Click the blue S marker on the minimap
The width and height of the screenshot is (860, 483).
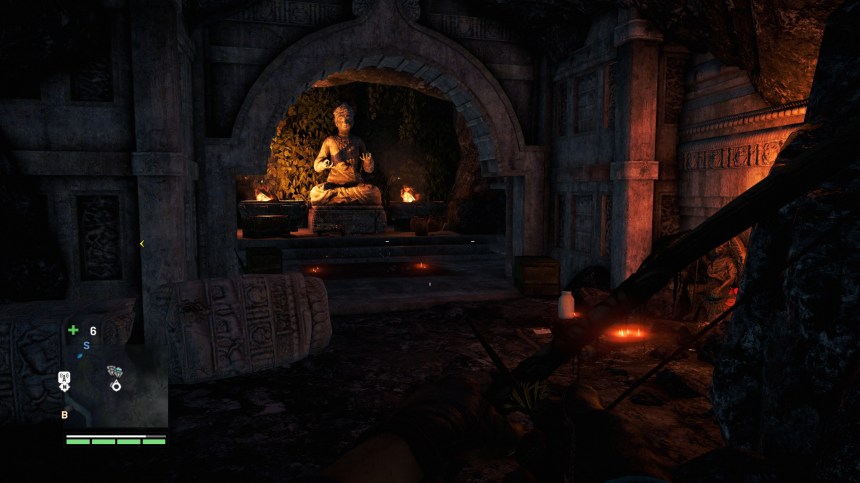point(86,345)
